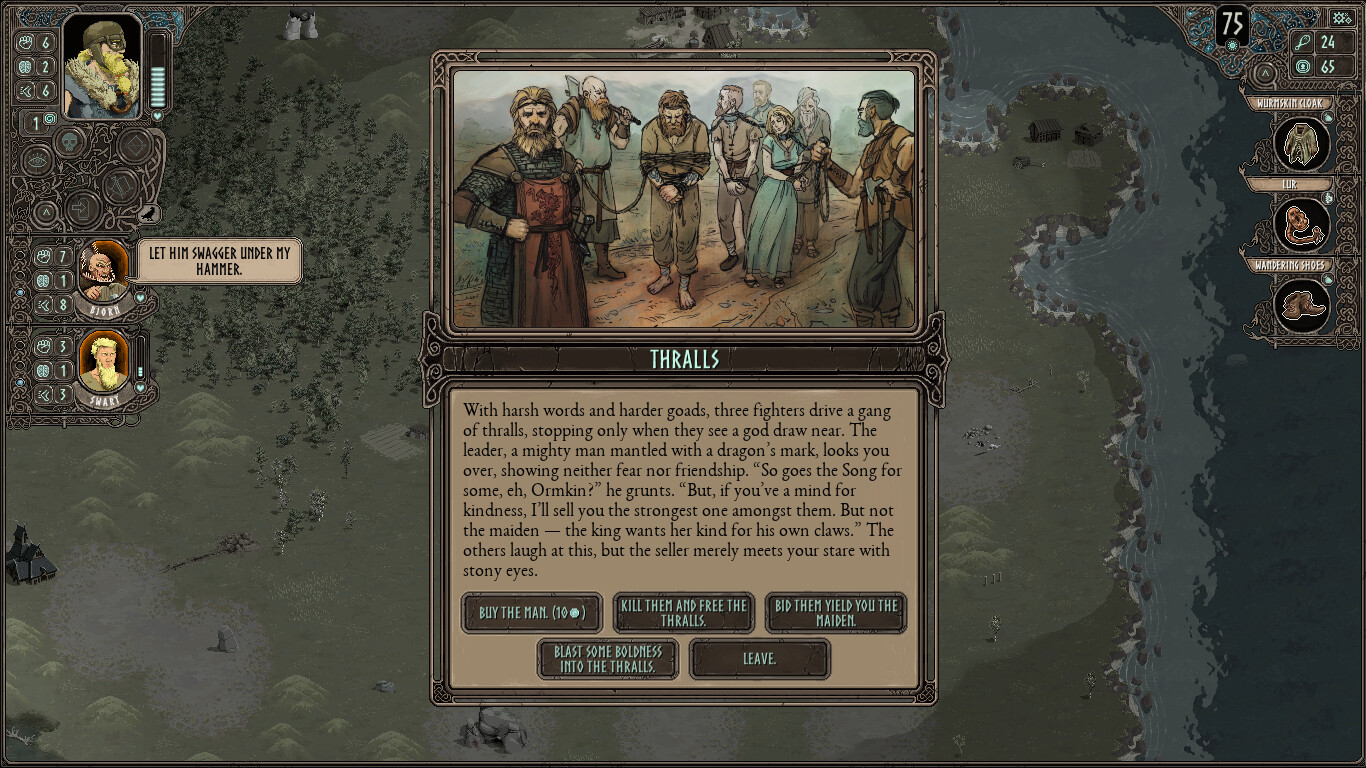The image size is (1366, 768).
Task: Click the Leave option
Action: tap(760, 659)
